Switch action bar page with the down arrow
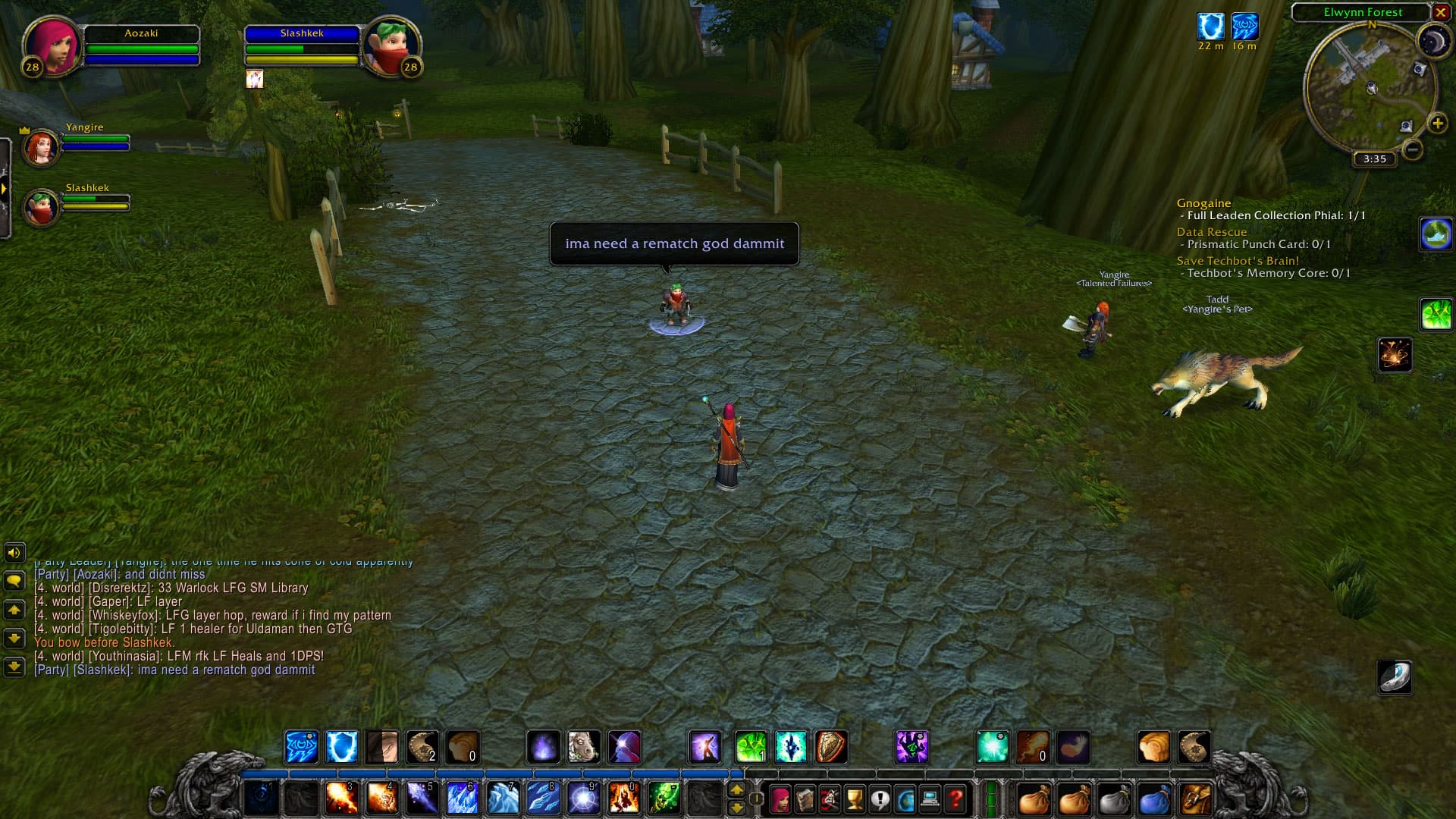Viewport: 1456px width, 819px height. click(x=736, y=808)
